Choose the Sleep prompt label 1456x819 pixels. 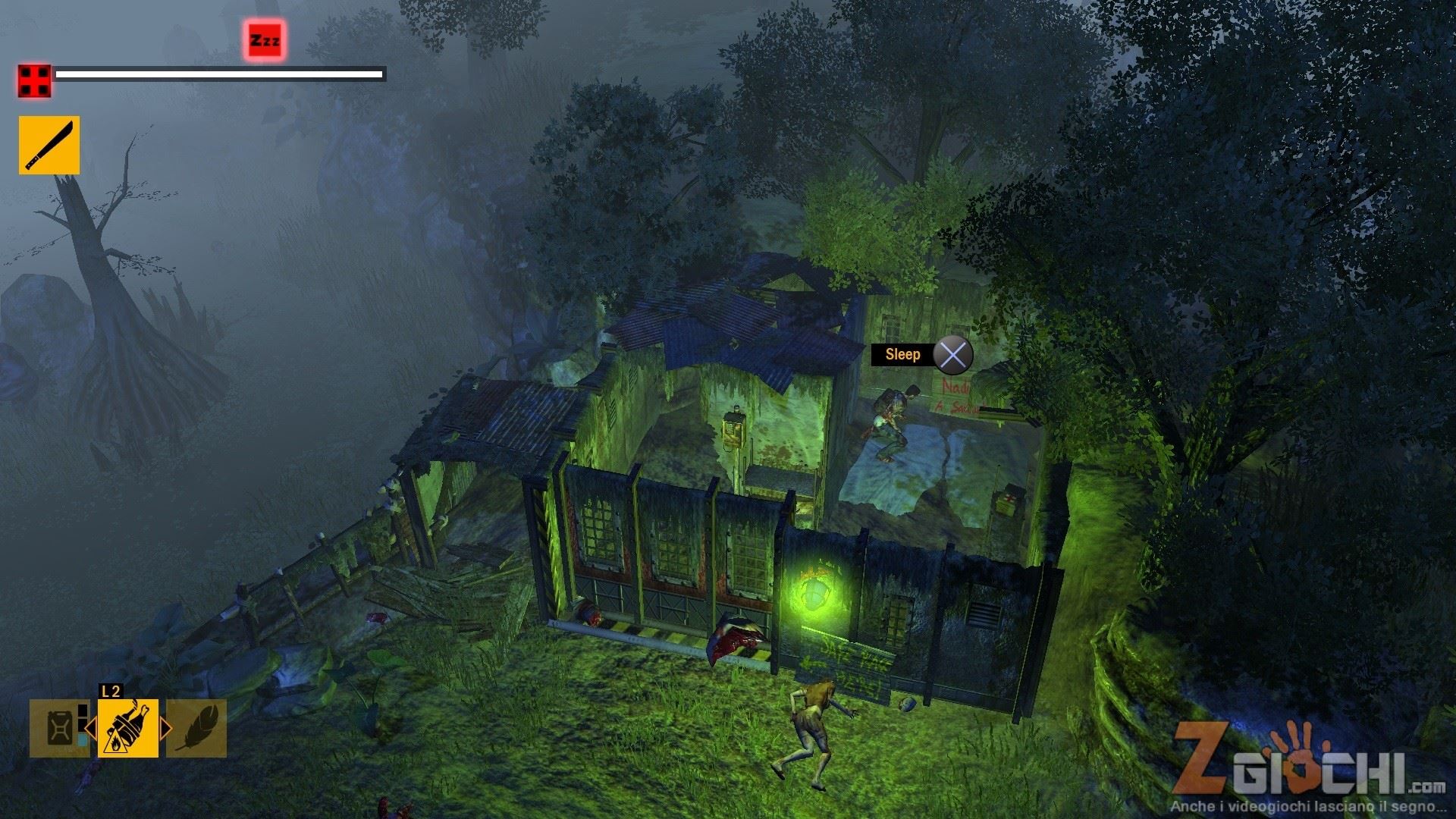pyautogui.click(x=902, y=355)
